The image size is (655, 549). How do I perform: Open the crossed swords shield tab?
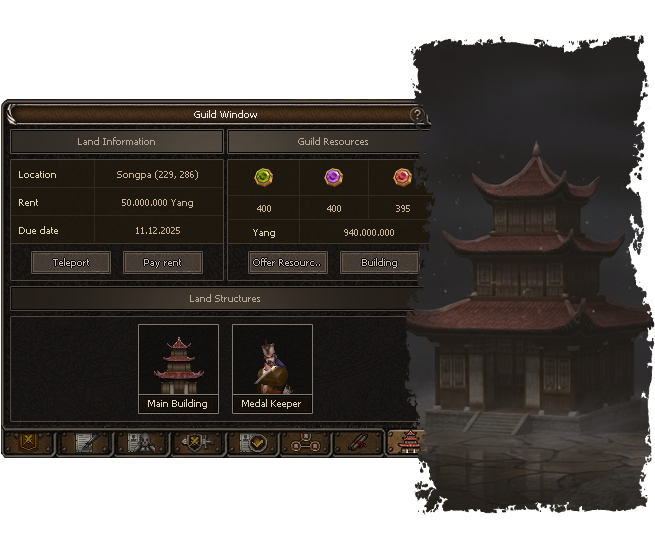pos(195,442)
